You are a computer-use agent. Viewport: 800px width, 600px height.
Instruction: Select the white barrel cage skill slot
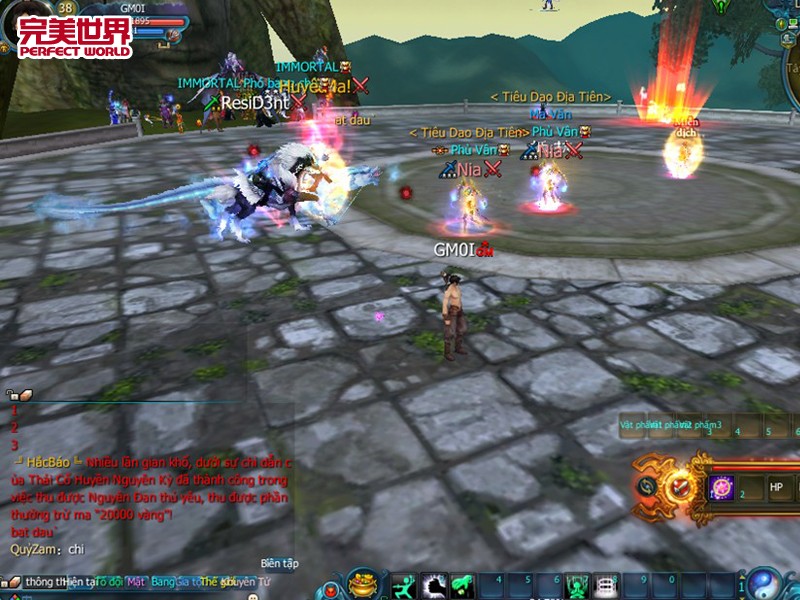coord(606,585)
